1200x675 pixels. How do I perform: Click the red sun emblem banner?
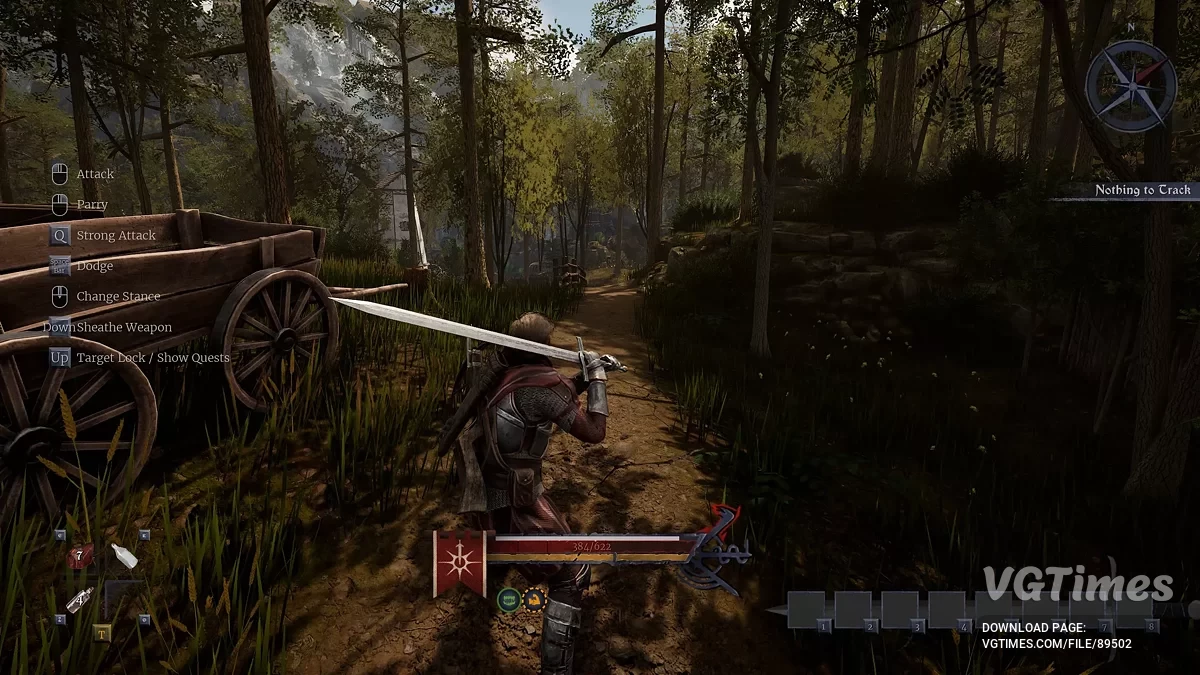[x=459, y=561]
